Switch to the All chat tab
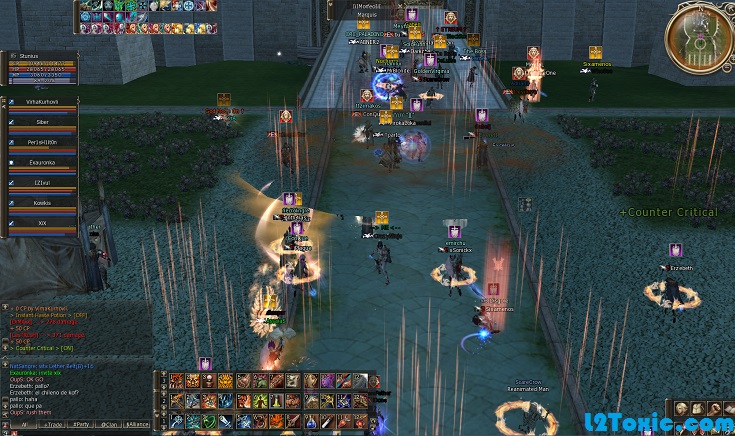Screen dimensions: 735x436 24,425
